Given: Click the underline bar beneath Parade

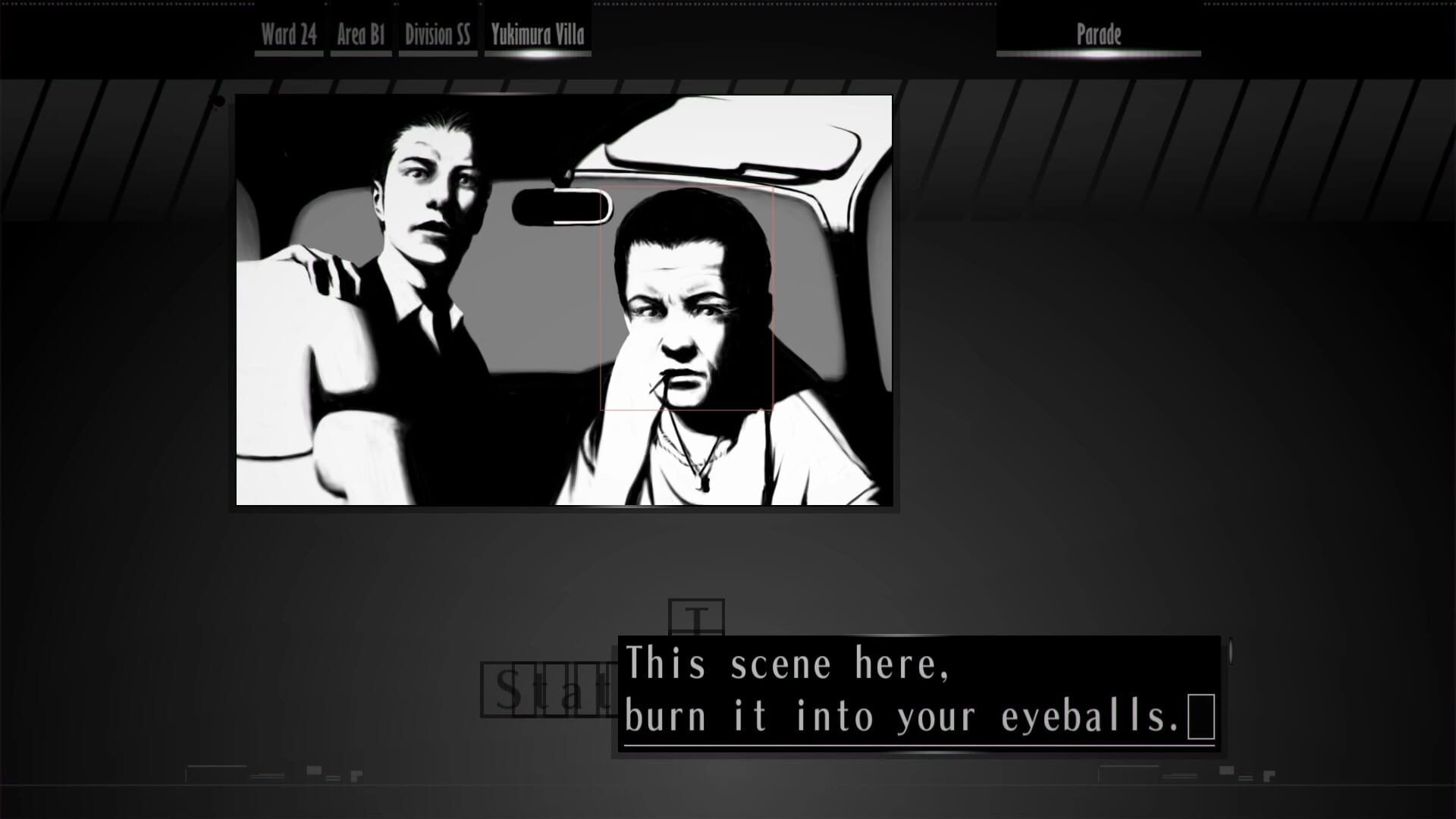Looking at the screenshot, I should click(1097, 55).
